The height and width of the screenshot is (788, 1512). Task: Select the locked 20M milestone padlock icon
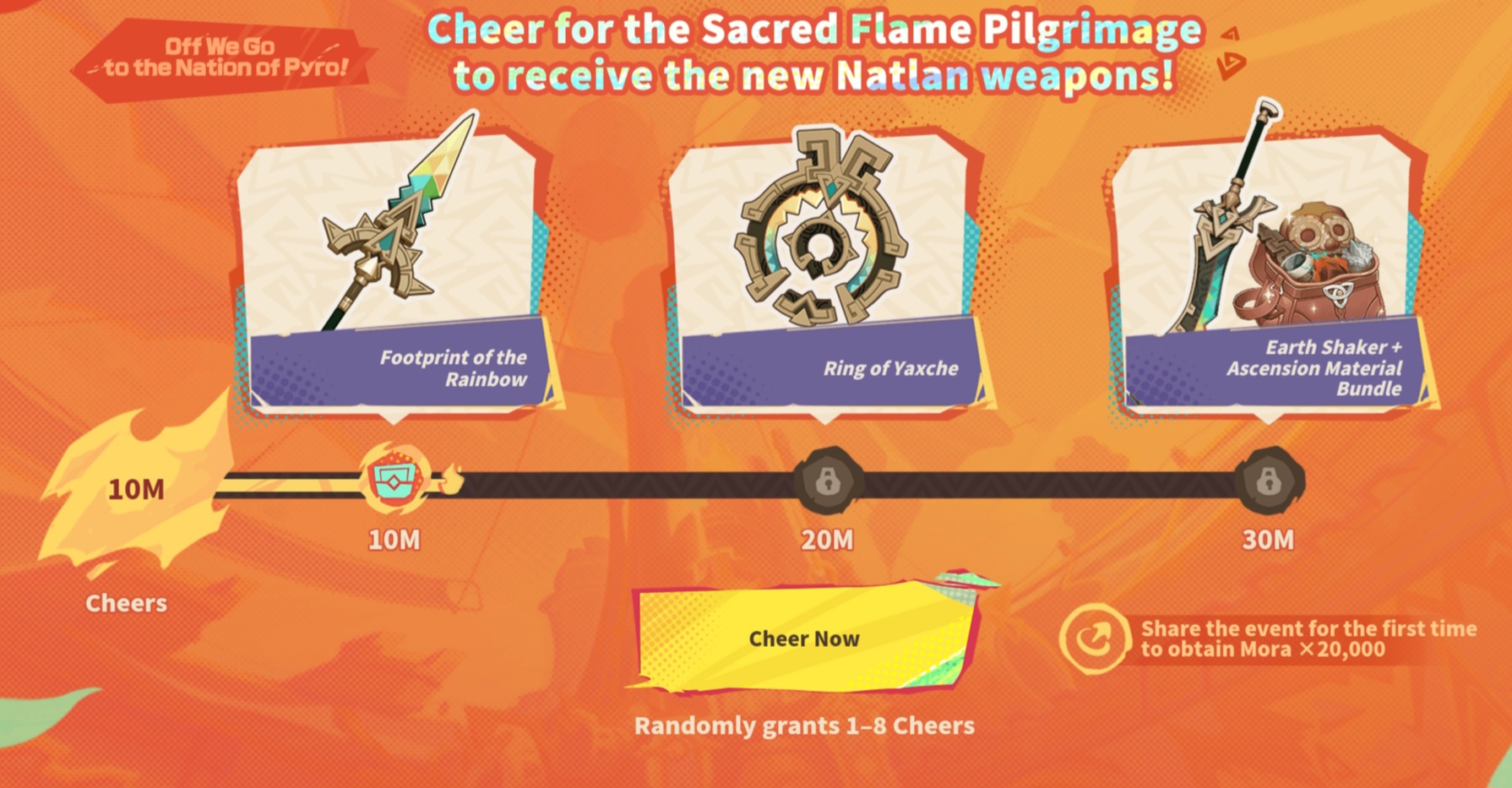[x=828, y=481]
